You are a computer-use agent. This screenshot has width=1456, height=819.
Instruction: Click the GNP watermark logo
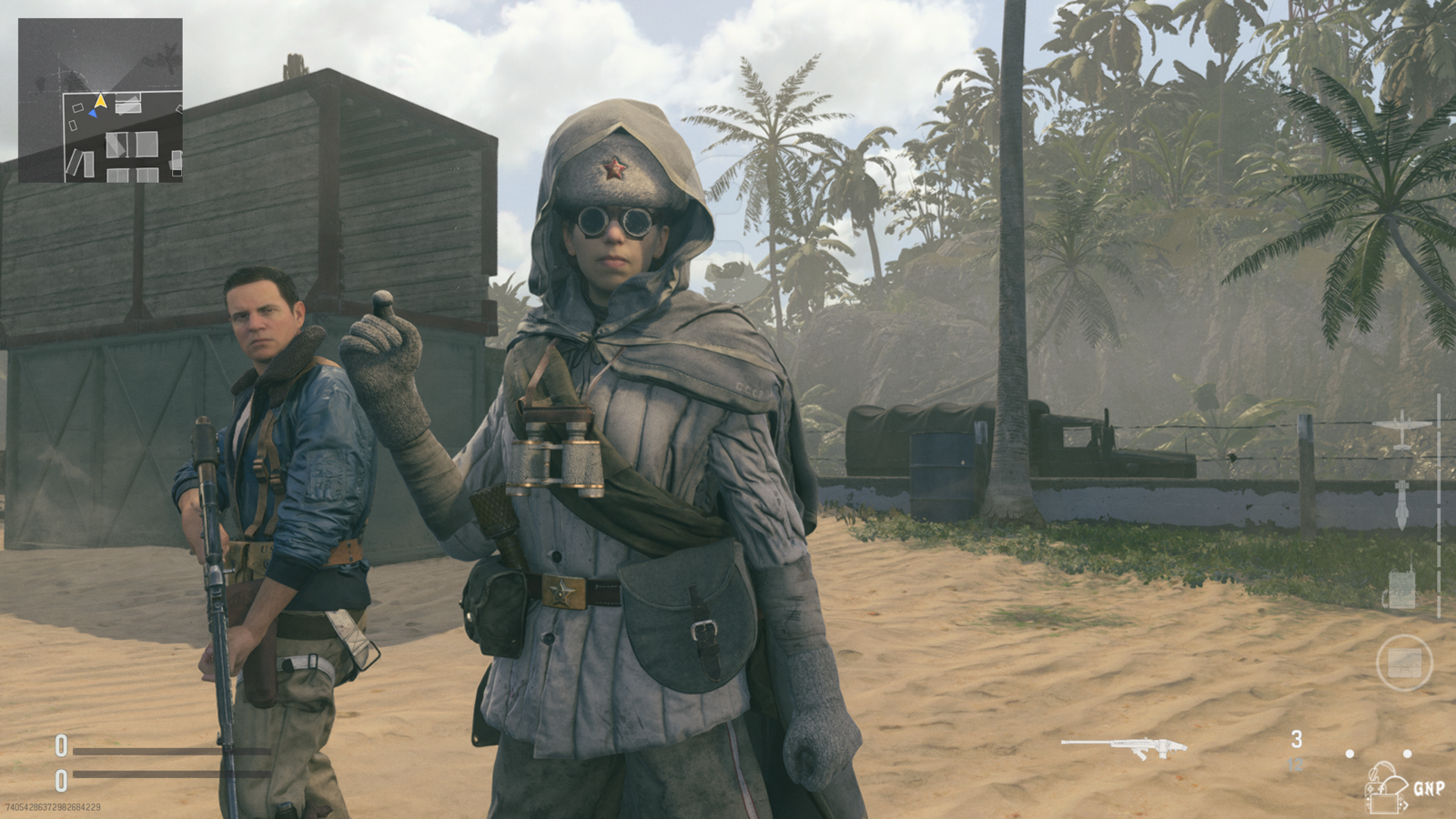[1405, 787]
